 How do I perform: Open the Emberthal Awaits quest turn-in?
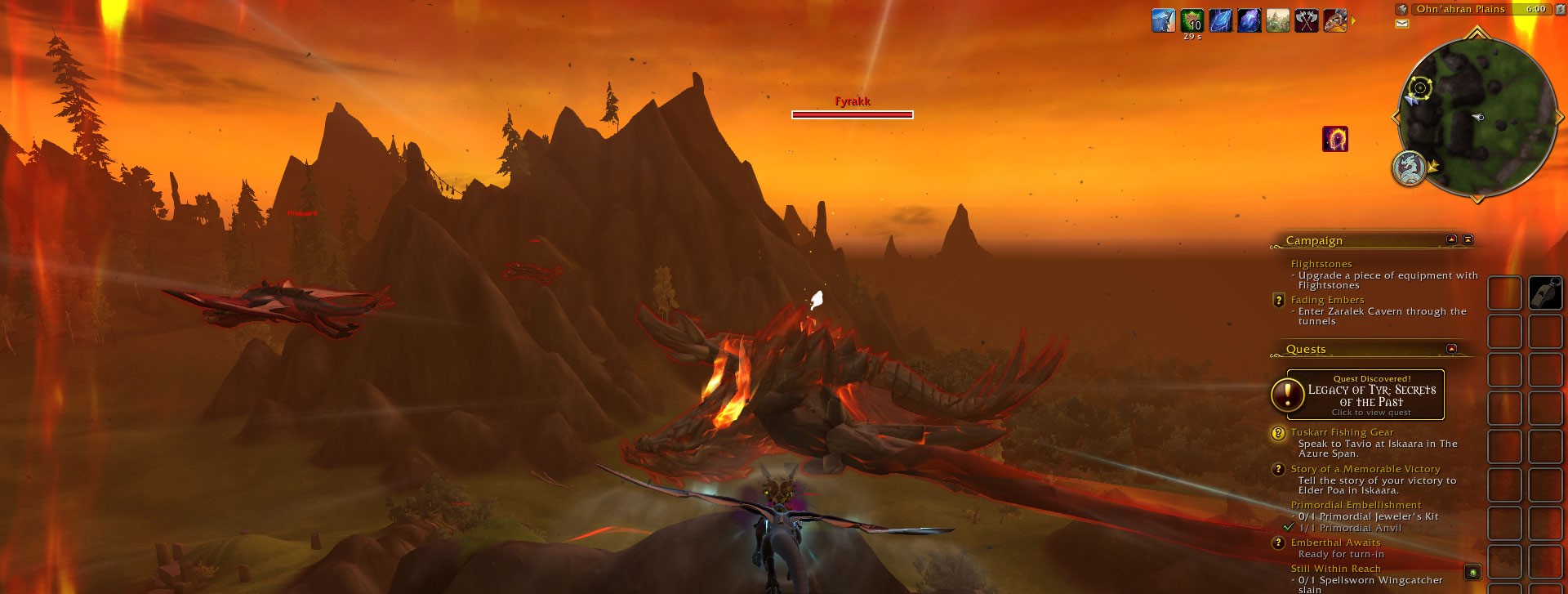click(x=1335, y=543)
